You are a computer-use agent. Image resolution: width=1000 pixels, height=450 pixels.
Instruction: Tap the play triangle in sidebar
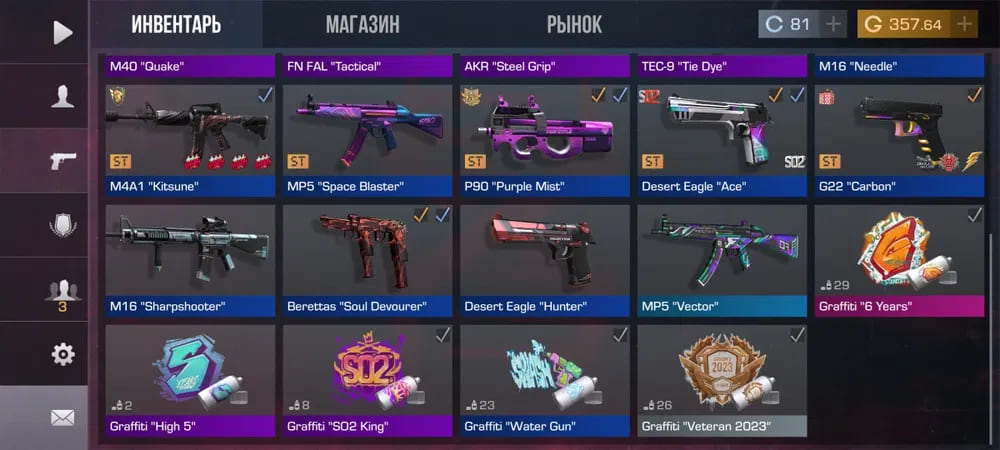(x=62, y=33)
